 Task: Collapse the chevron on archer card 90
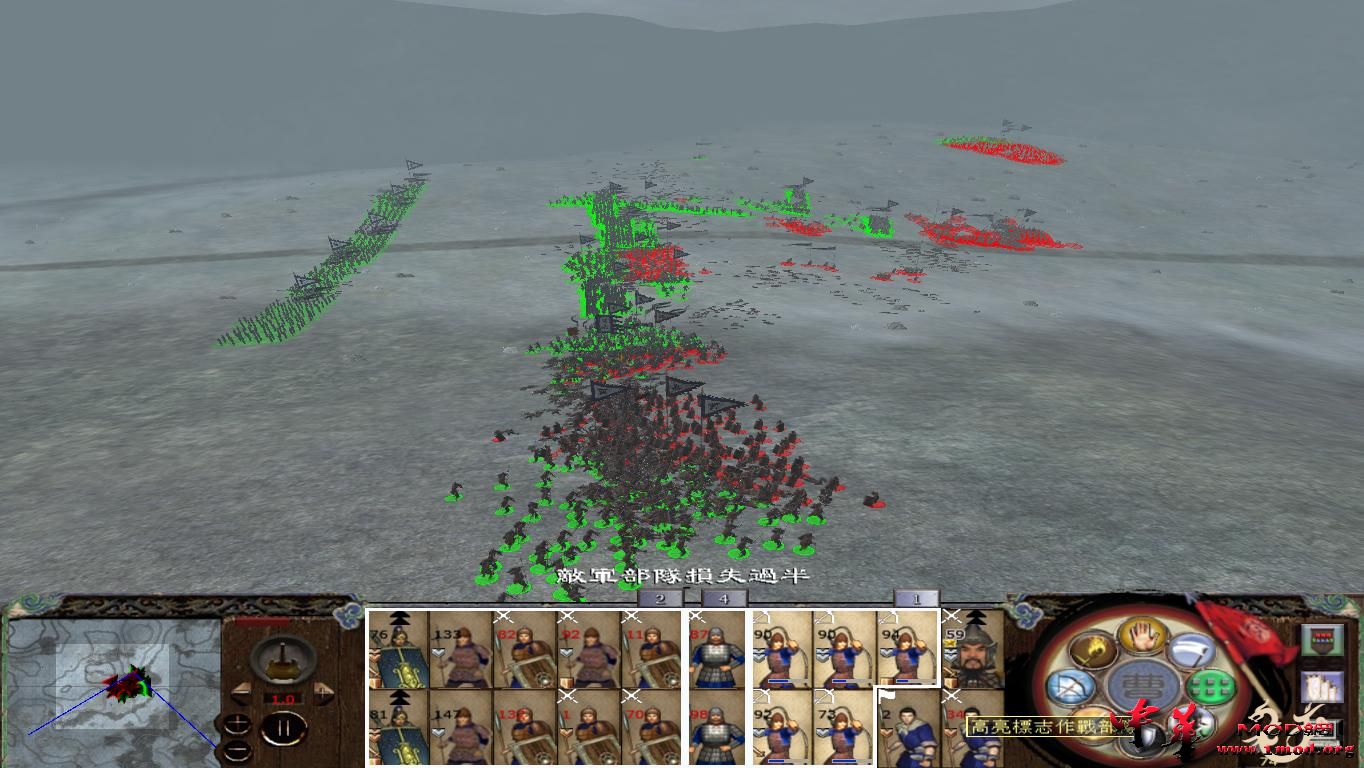(x=759, y=653)
